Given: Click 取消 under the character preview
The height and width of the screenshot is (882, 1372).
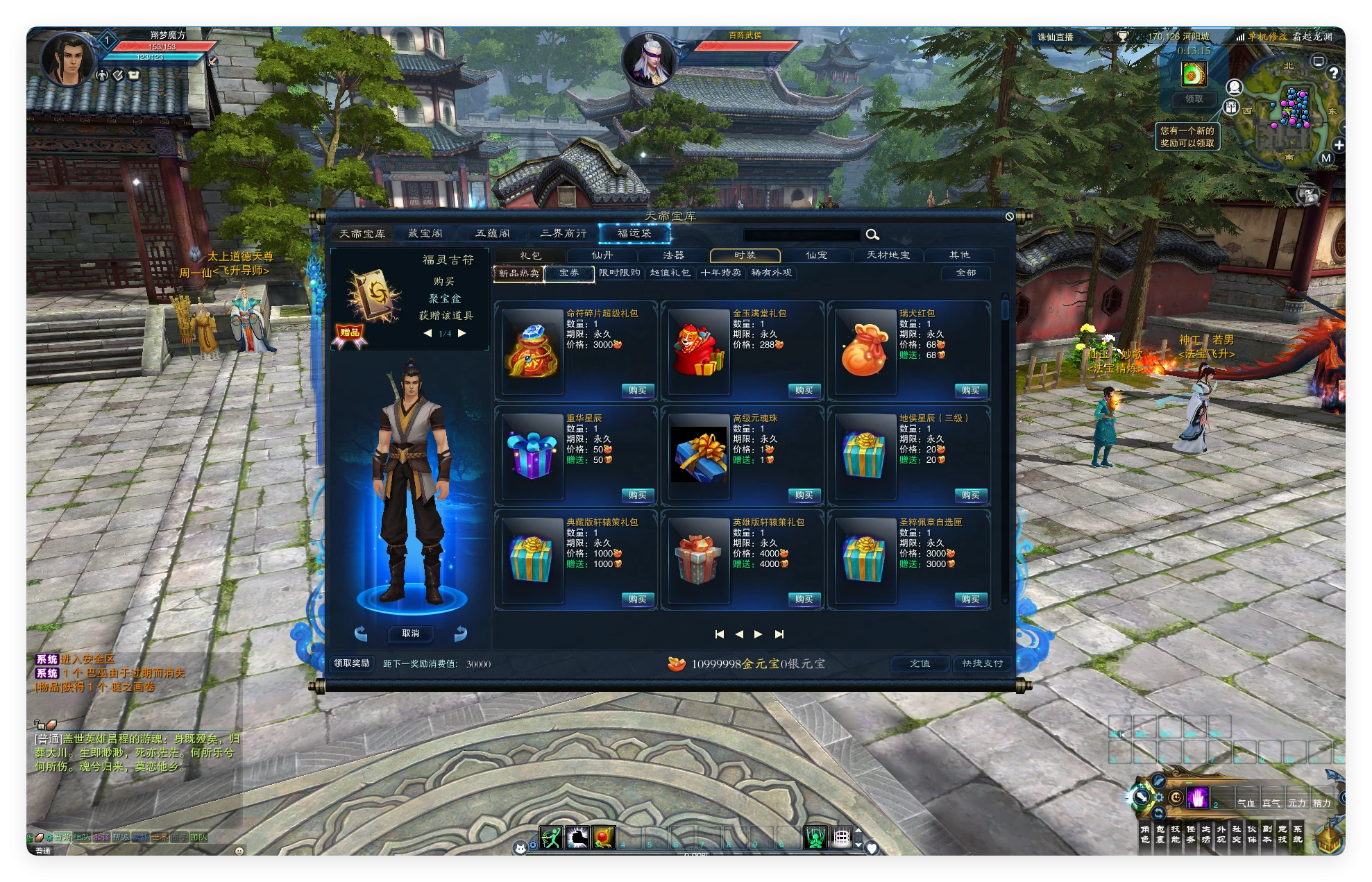Looking at the screenshot, I should (410, 634).
